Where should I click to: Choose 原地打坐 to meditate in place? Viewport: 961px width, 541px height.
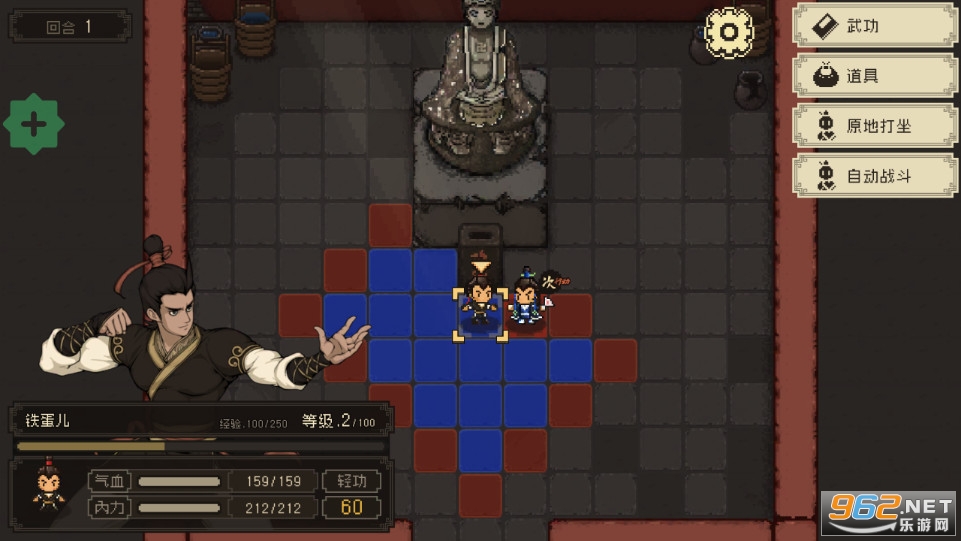coord(874,126)
